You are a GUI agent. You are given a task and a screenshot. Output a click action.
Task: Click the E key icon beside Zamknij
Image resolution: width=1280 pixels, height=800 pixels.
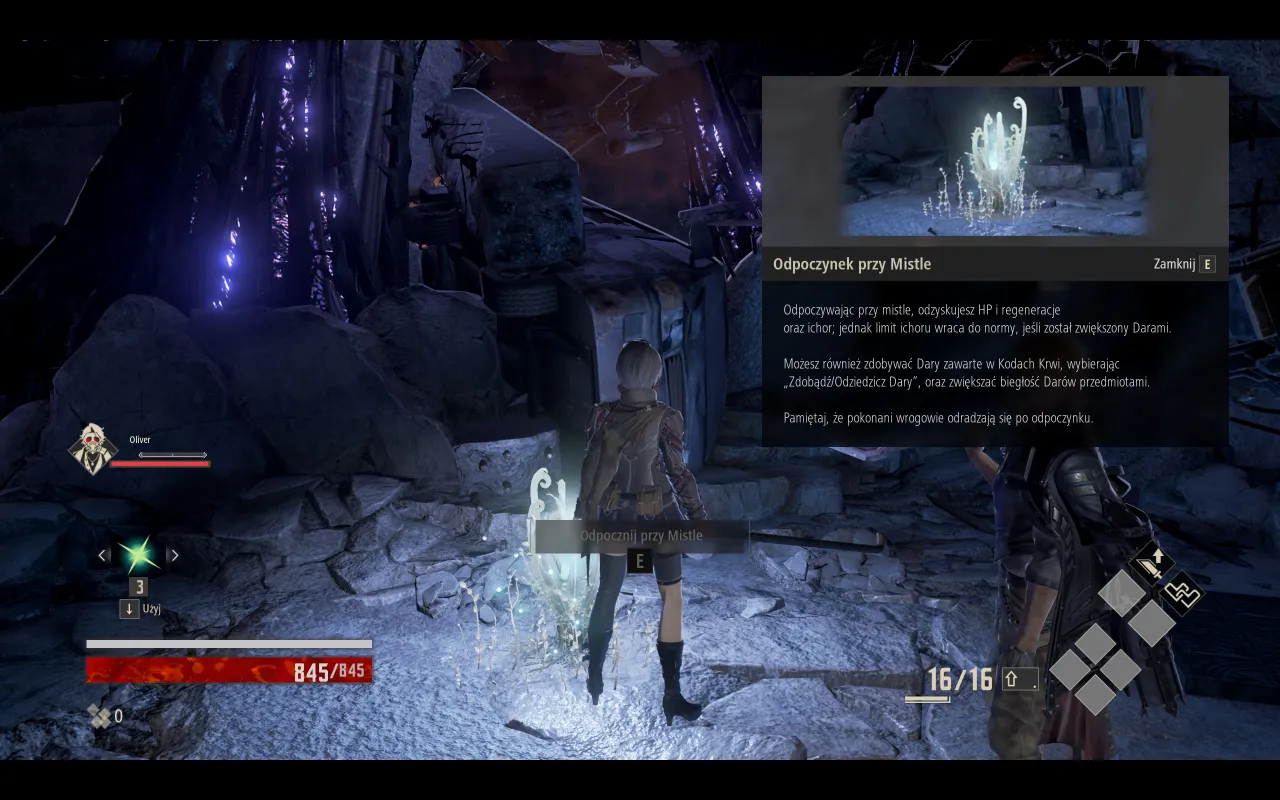pyautogui.click(x=1207, y=263)
